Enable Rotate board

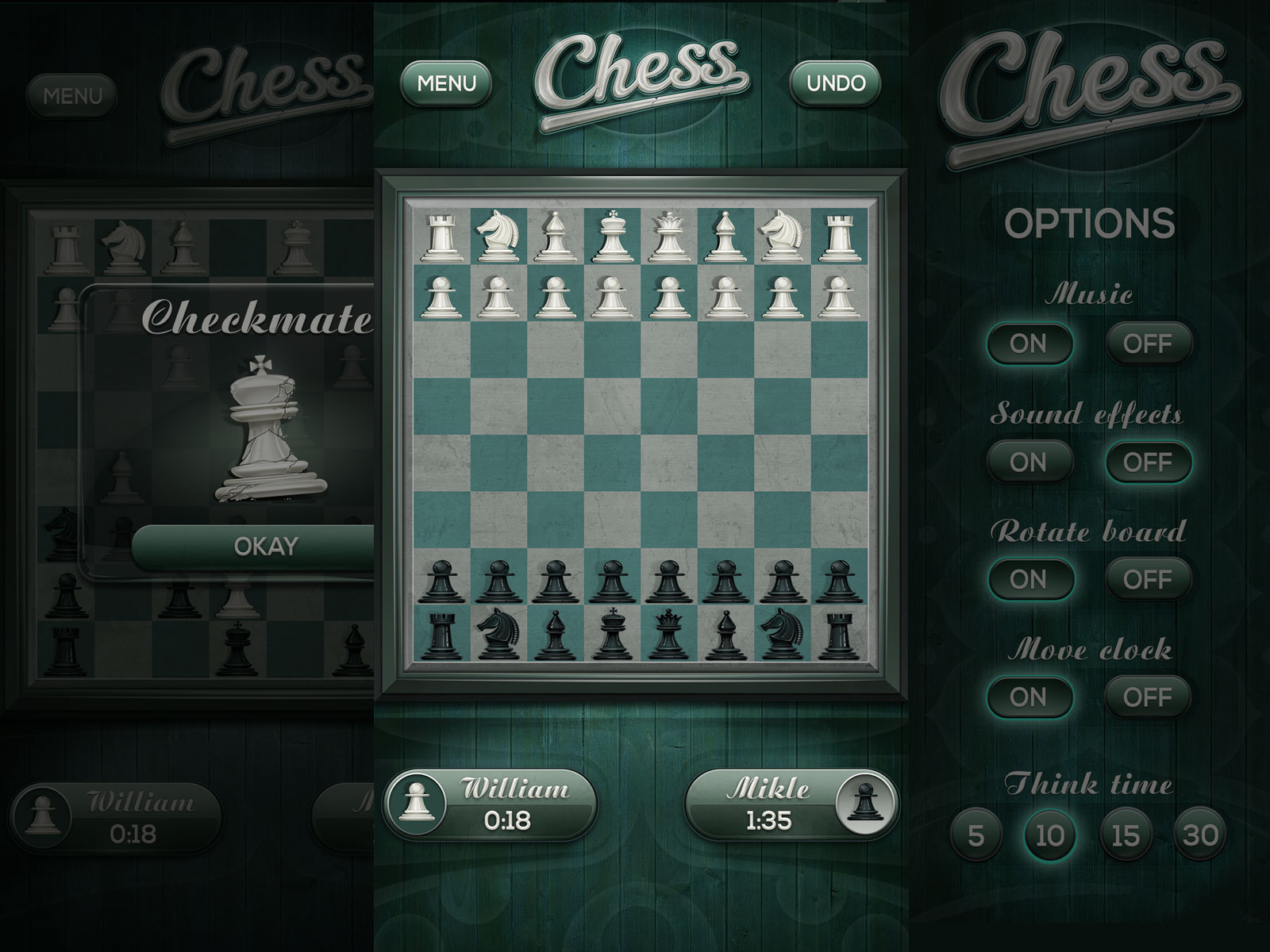click(1028, 580)
